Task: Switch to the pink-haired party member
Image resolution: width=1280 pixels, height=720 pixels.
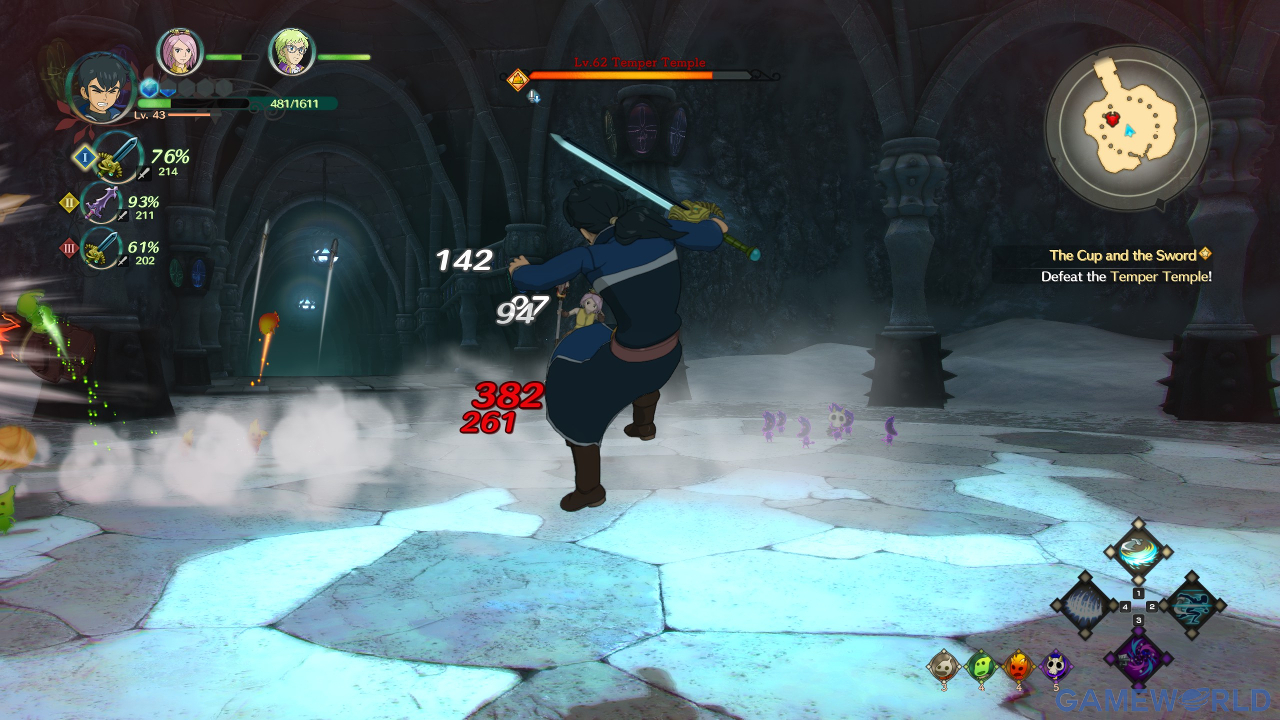Action: pyautogui.click(x=180, y=52)
